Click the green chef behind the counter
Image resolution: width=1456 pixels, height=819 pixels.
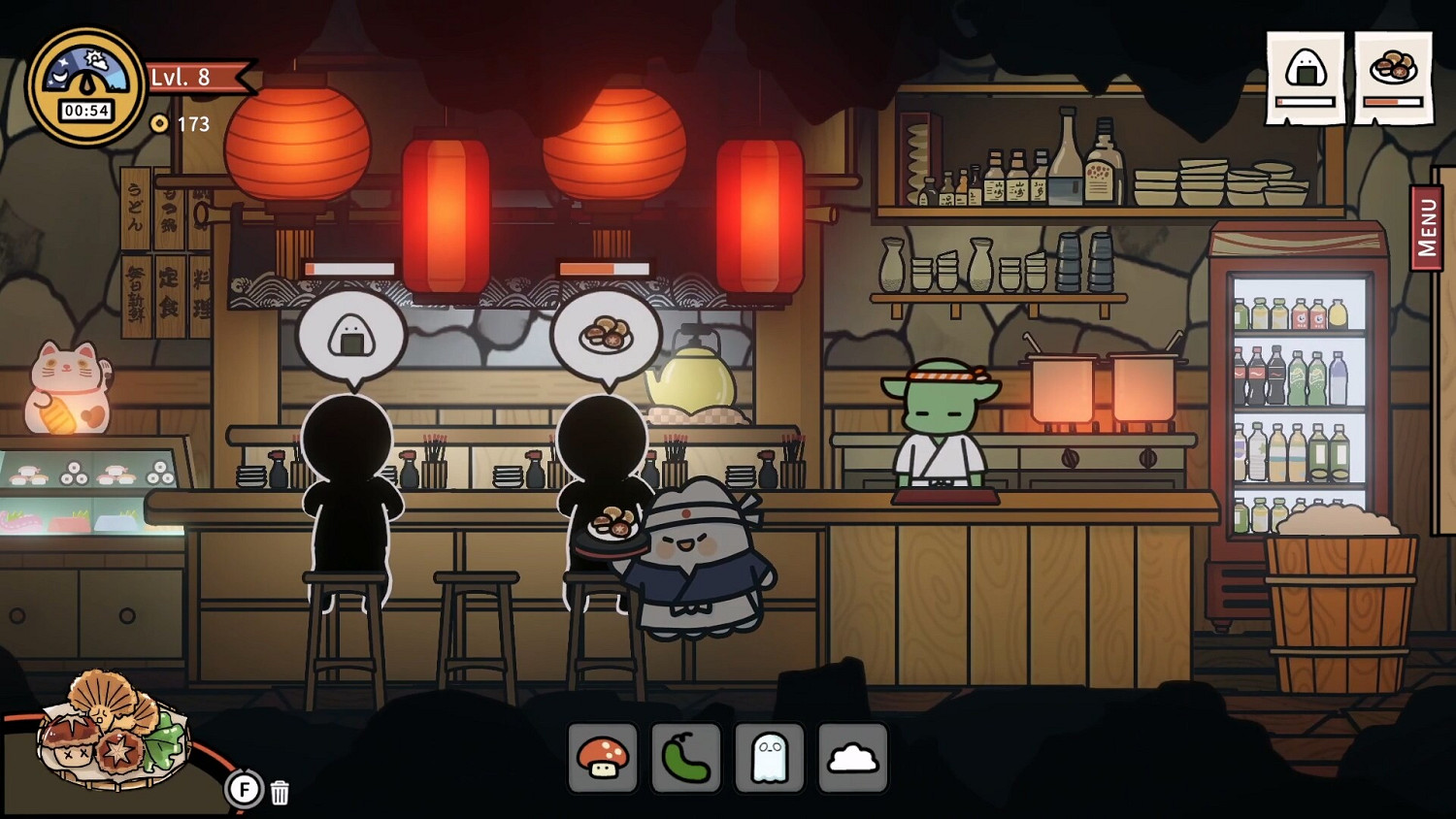(x=942, y=427)
